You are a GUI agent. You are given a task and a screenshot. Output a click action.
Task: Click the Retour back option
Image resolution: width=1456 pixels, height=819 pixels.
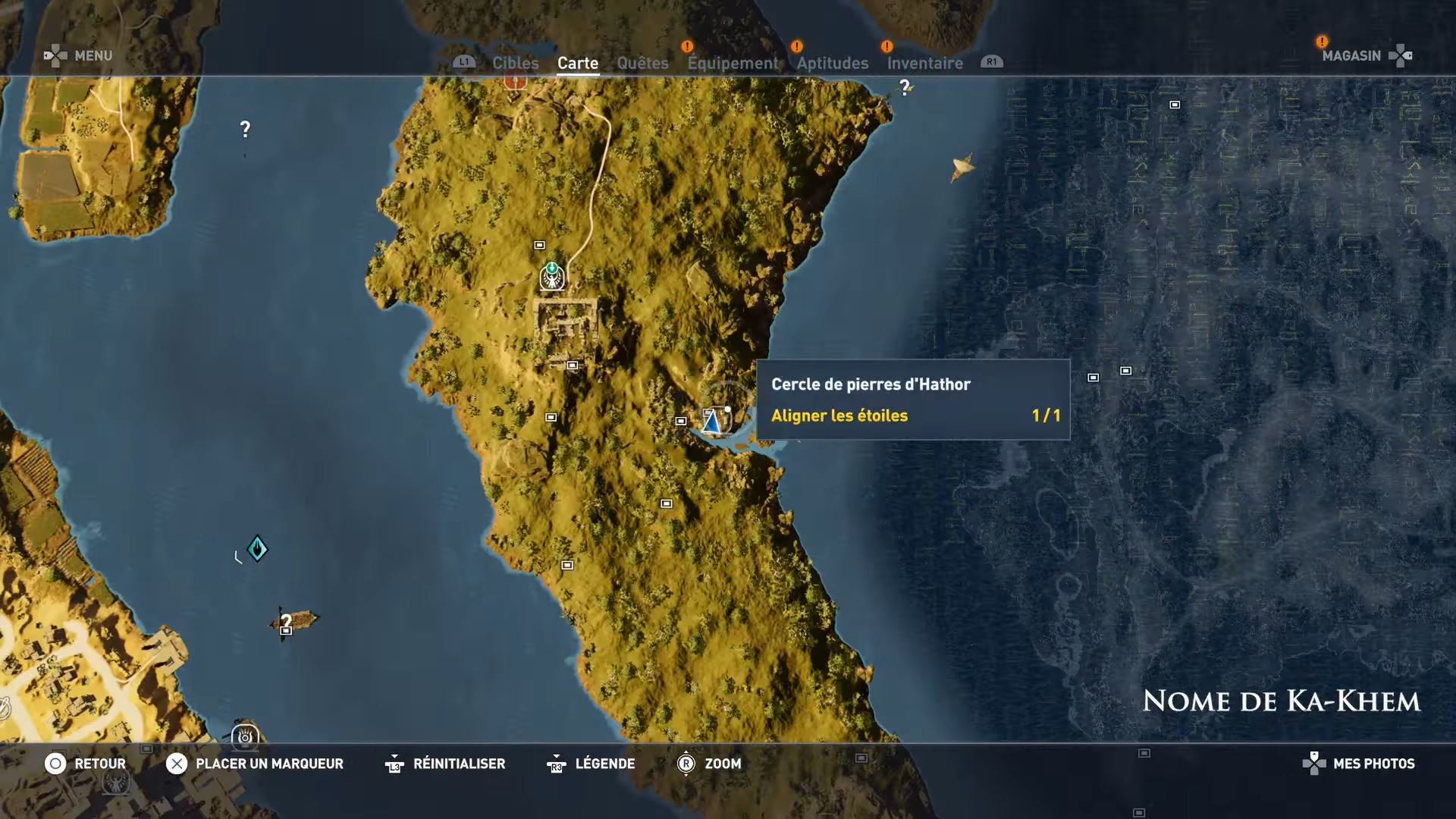(99, 764)
